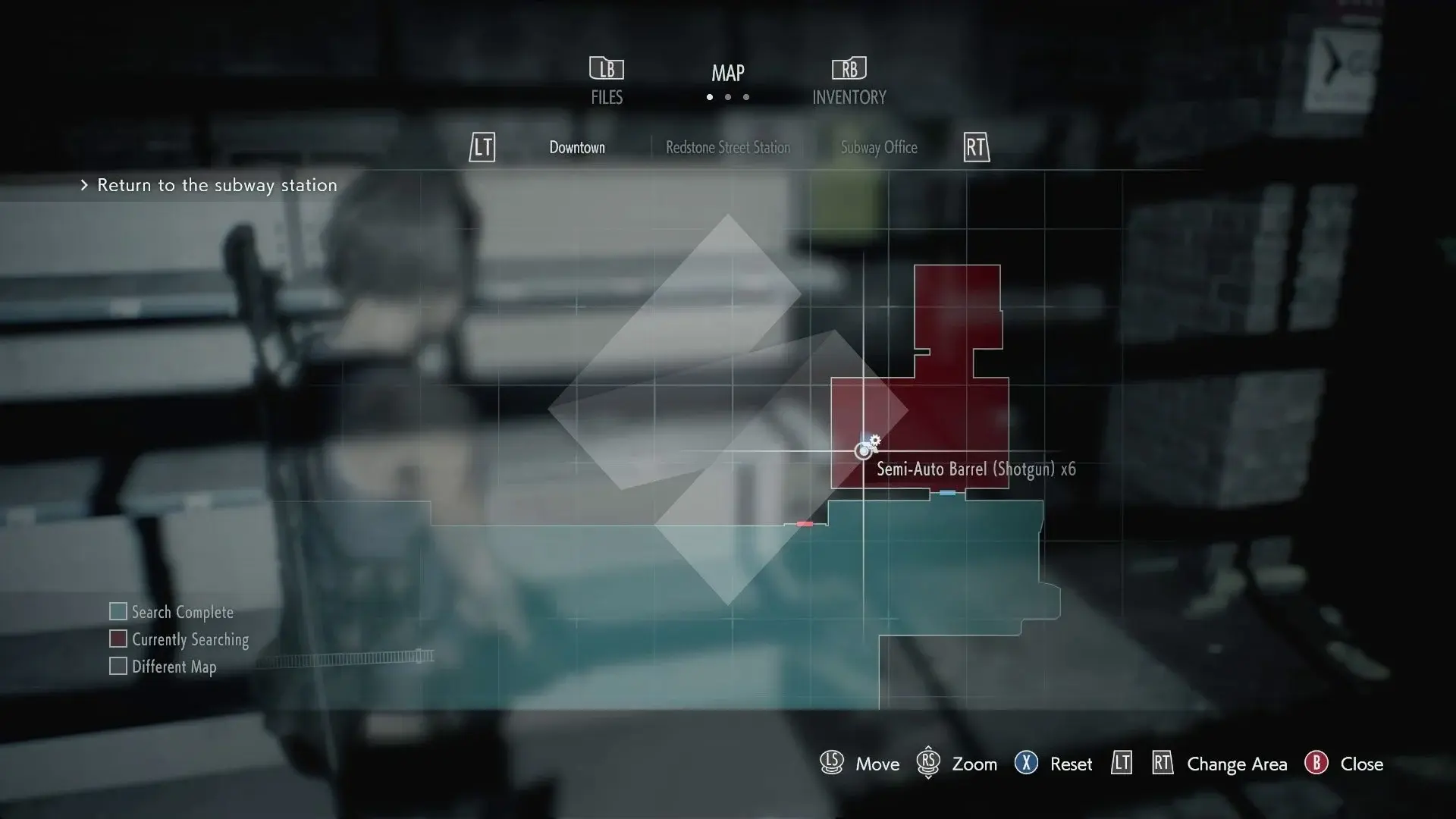Click the Currently Searching legend entry
The image size is (1456, 819).
pos(179,639)
